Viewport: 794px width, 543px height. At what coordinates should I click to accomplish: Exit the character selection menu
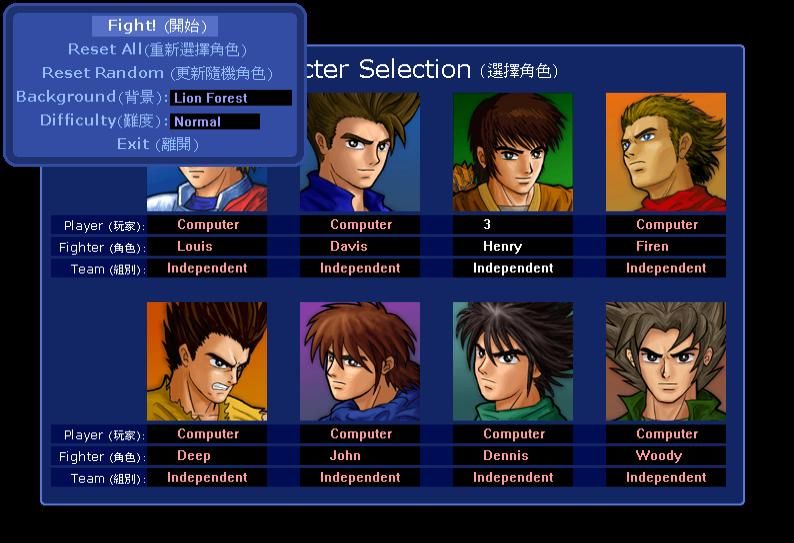tap(157, 144)
